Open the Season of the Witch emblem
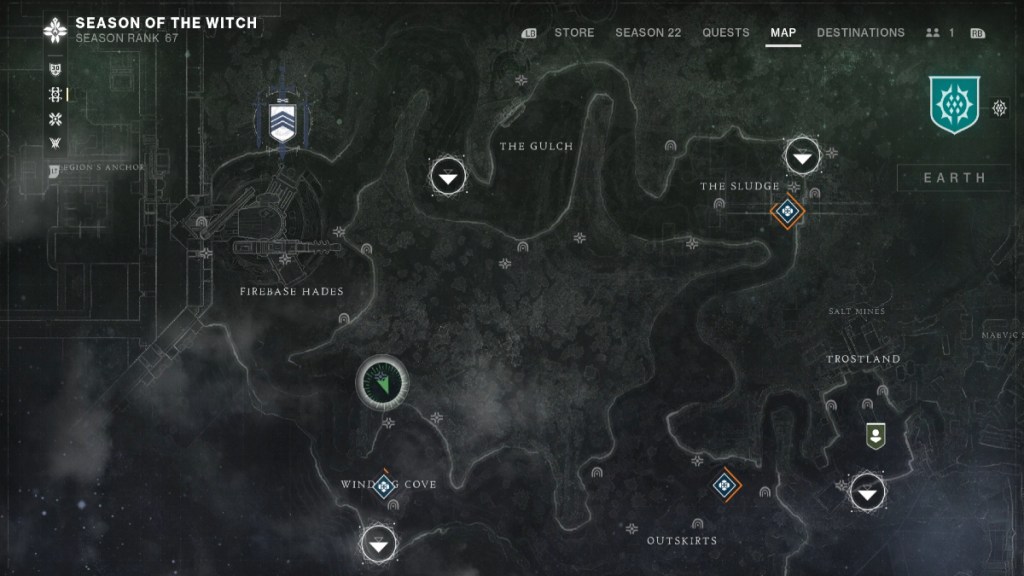The width and height of the screenshot is (1024, 576). tap(55, 30)
